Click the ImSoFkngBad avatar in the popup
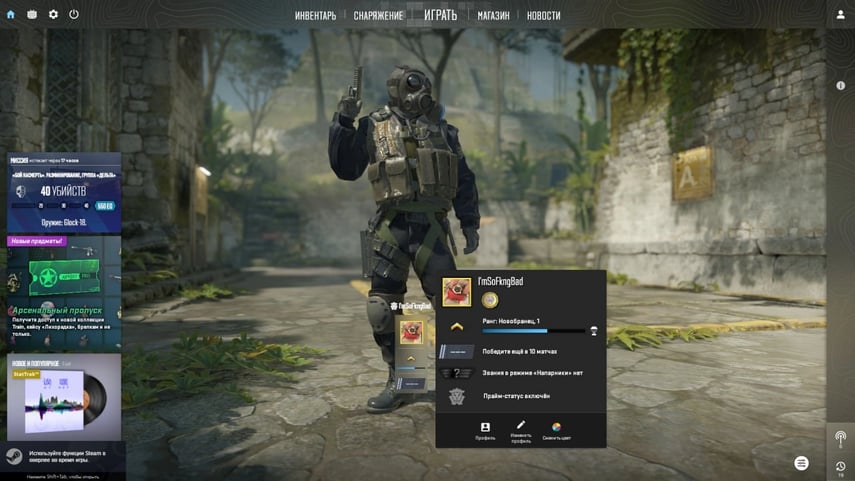Viewport: 855px width, 481px height. point(457,292)
